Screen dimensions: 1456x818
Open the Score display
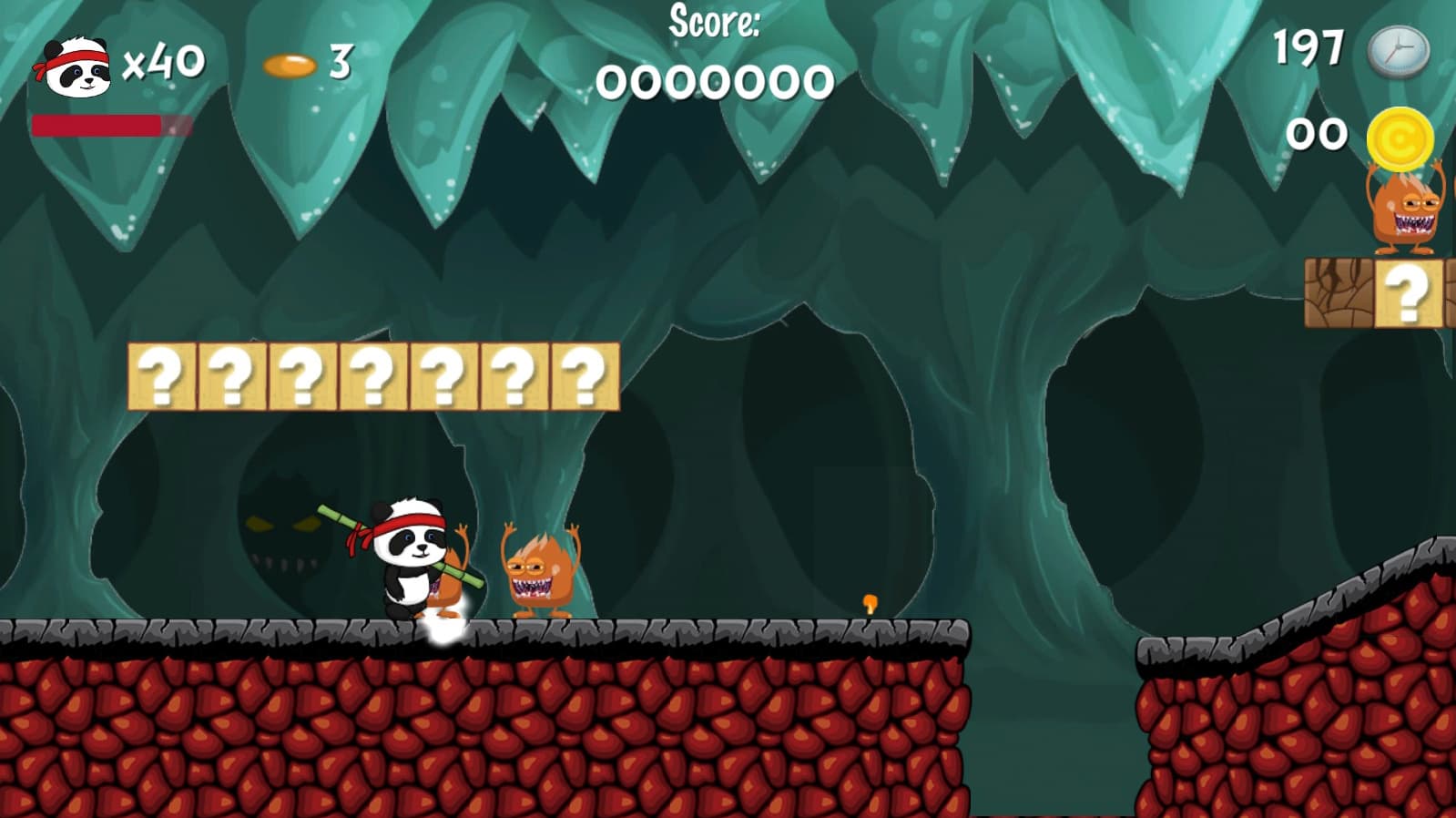pyautogui.click(x=716, y=55)
